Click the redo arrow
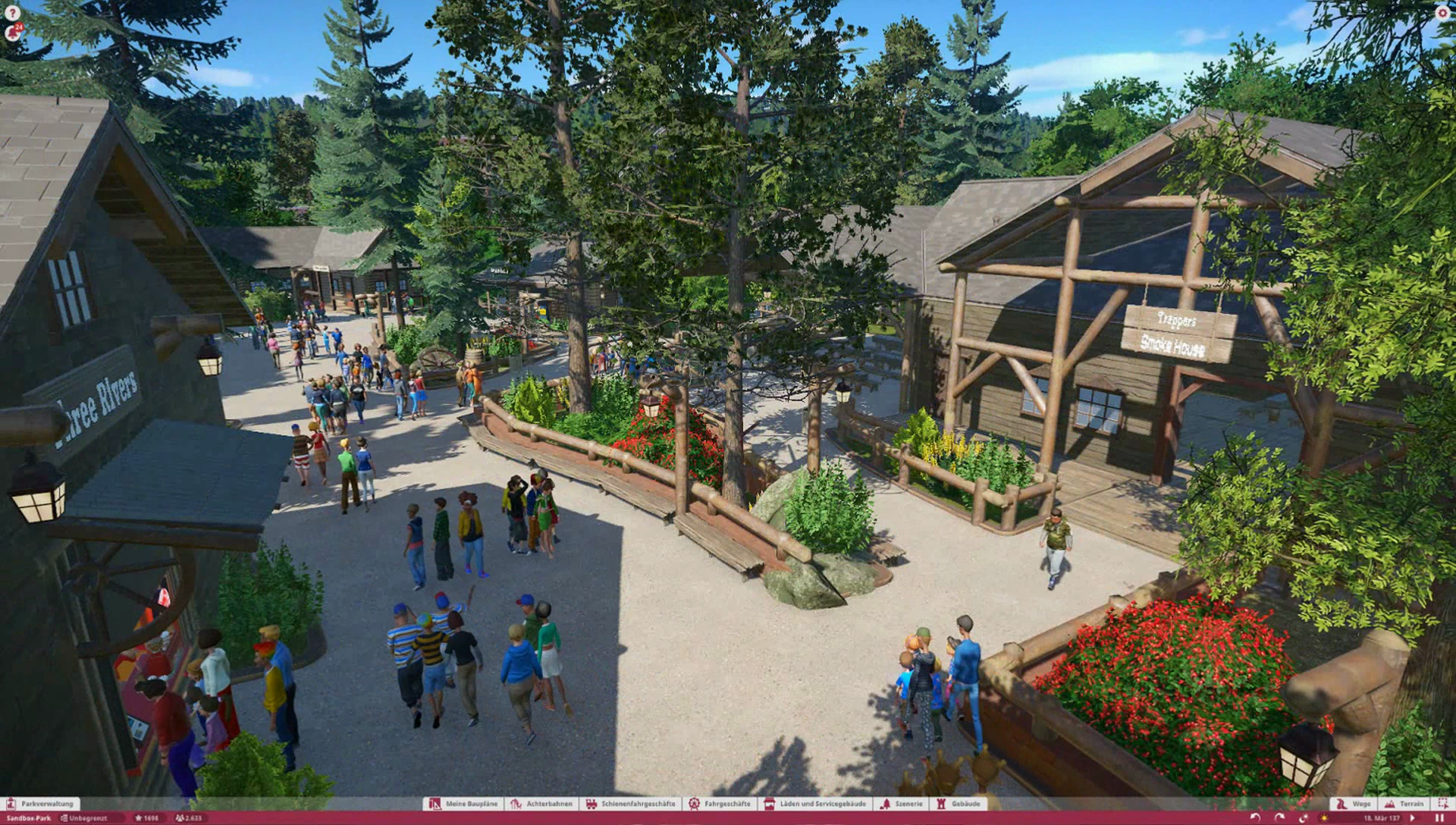Viewport: 1456px width, 825px height. point(1280,818)
